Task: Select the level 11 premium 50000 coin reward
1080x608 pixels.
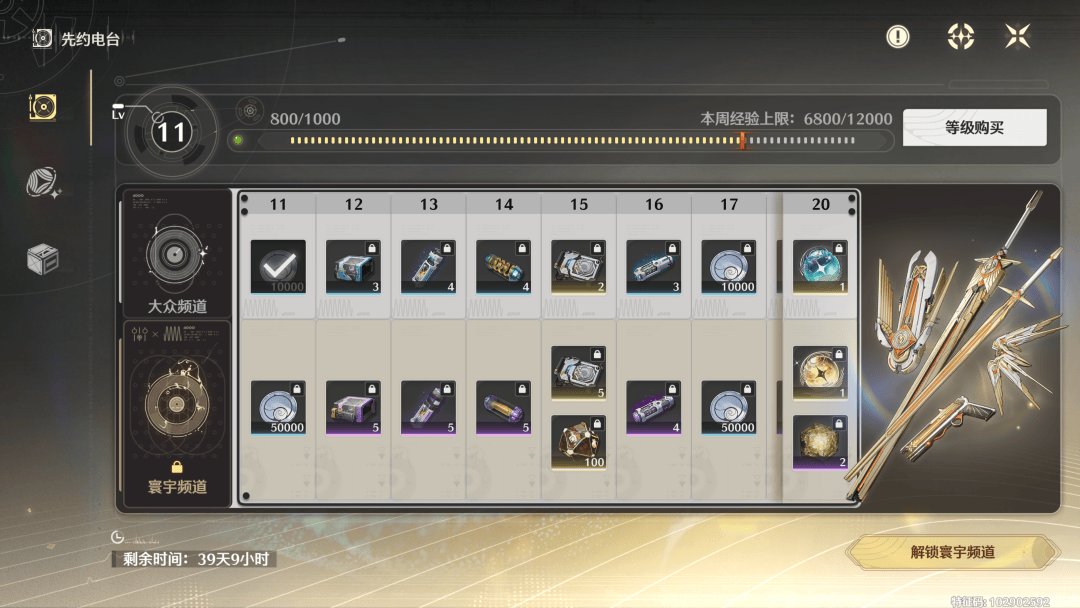Action: tap(278, 408)
